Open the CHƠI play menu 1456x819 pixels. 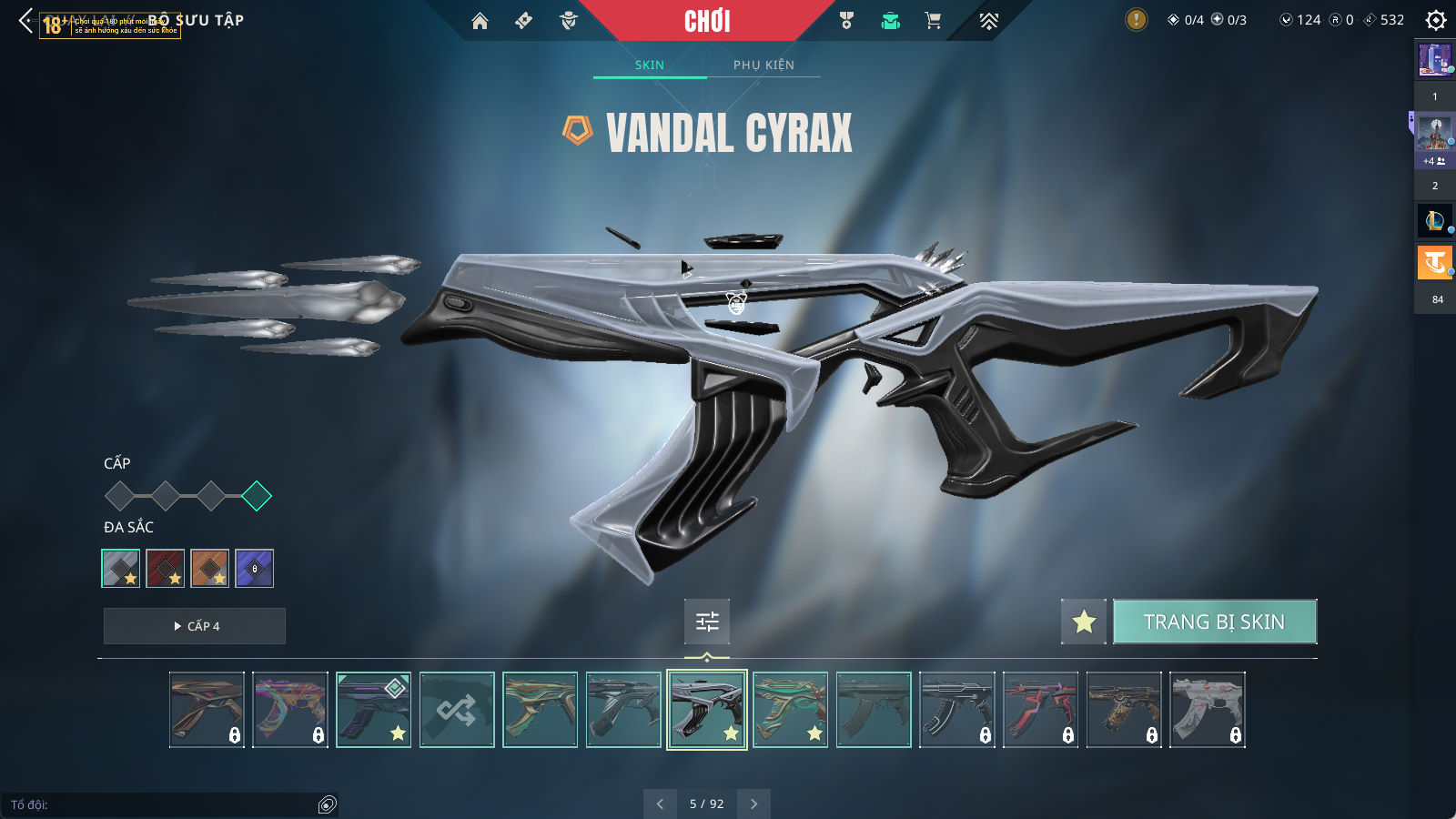[707, 21]
